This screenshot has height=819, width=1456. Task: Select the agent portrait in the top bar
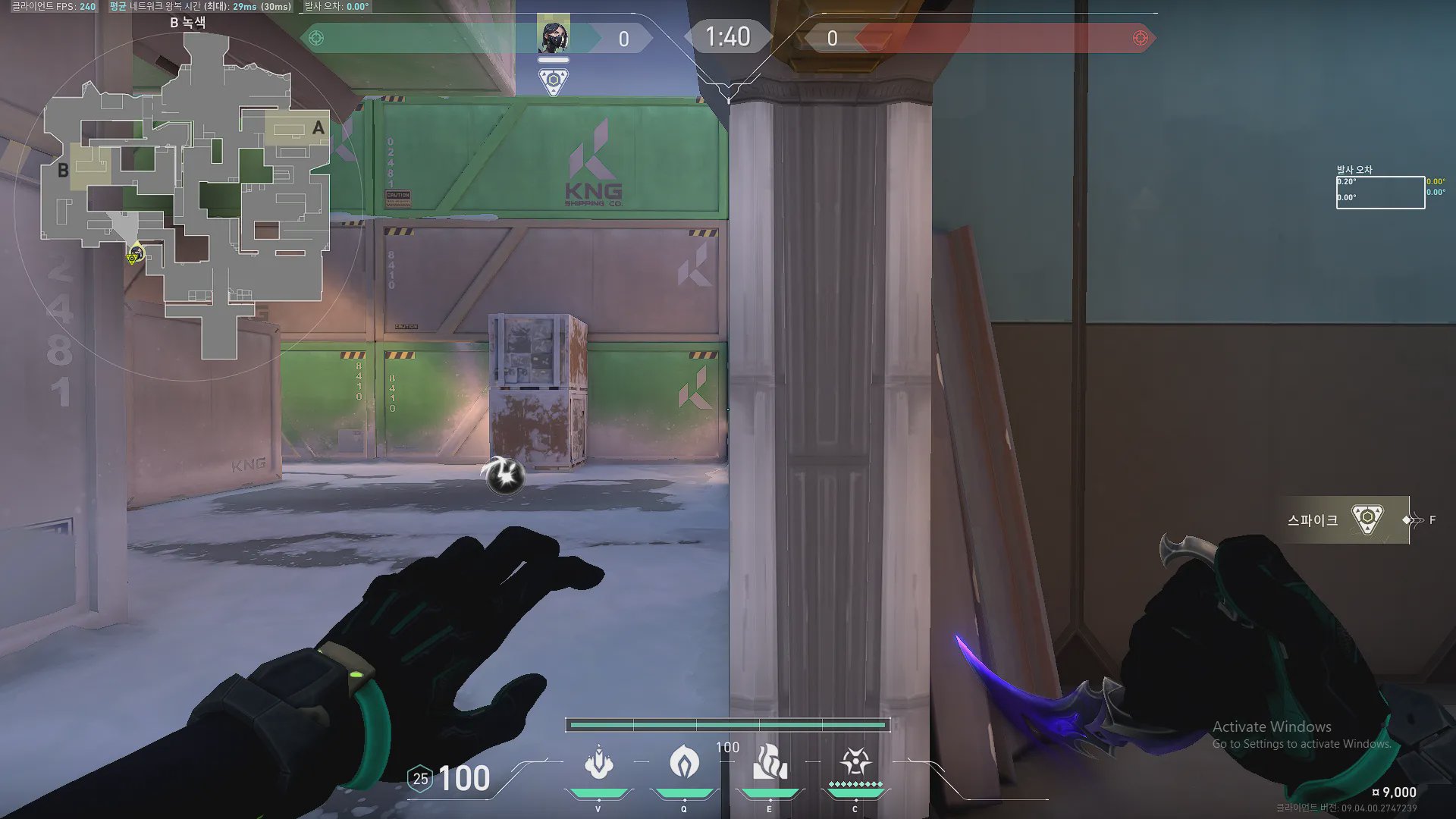tap(553, 36)
